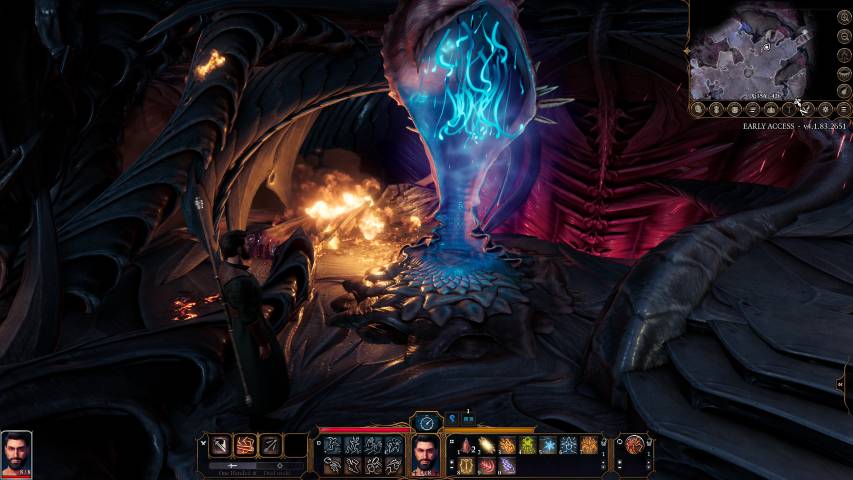Click the round clock button above portrait
Screen dimensions: 853x480
pos(427,423)
